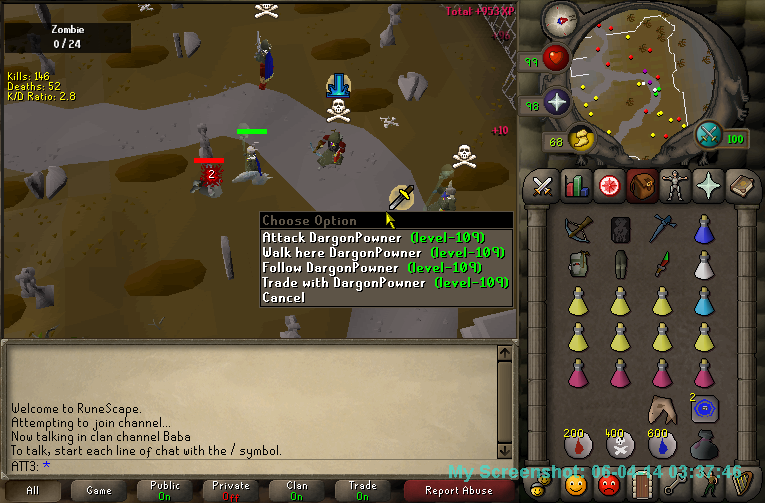Click the Report Abuse button

(459, 490)
